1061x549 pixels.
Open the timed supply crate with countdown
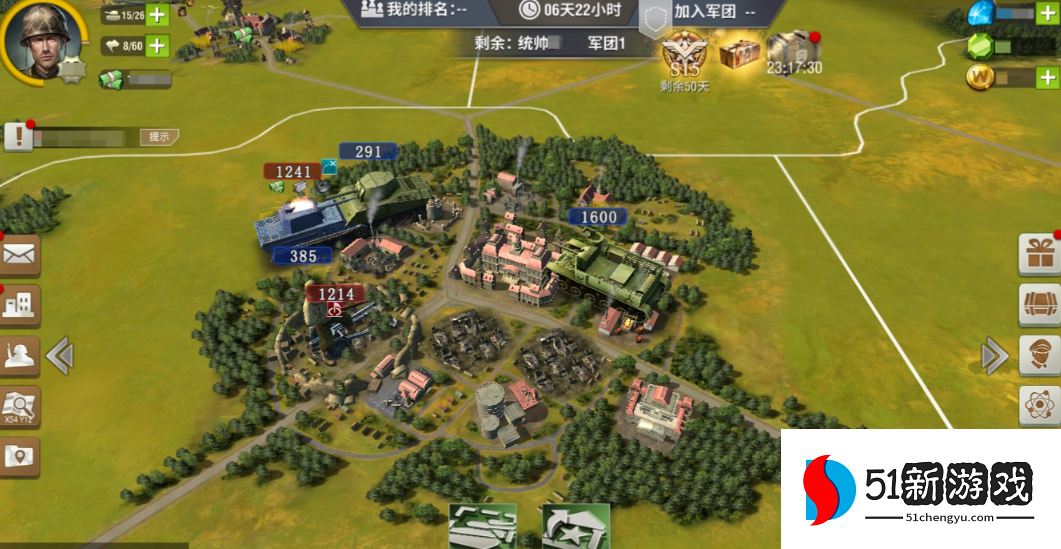point(794,50)
